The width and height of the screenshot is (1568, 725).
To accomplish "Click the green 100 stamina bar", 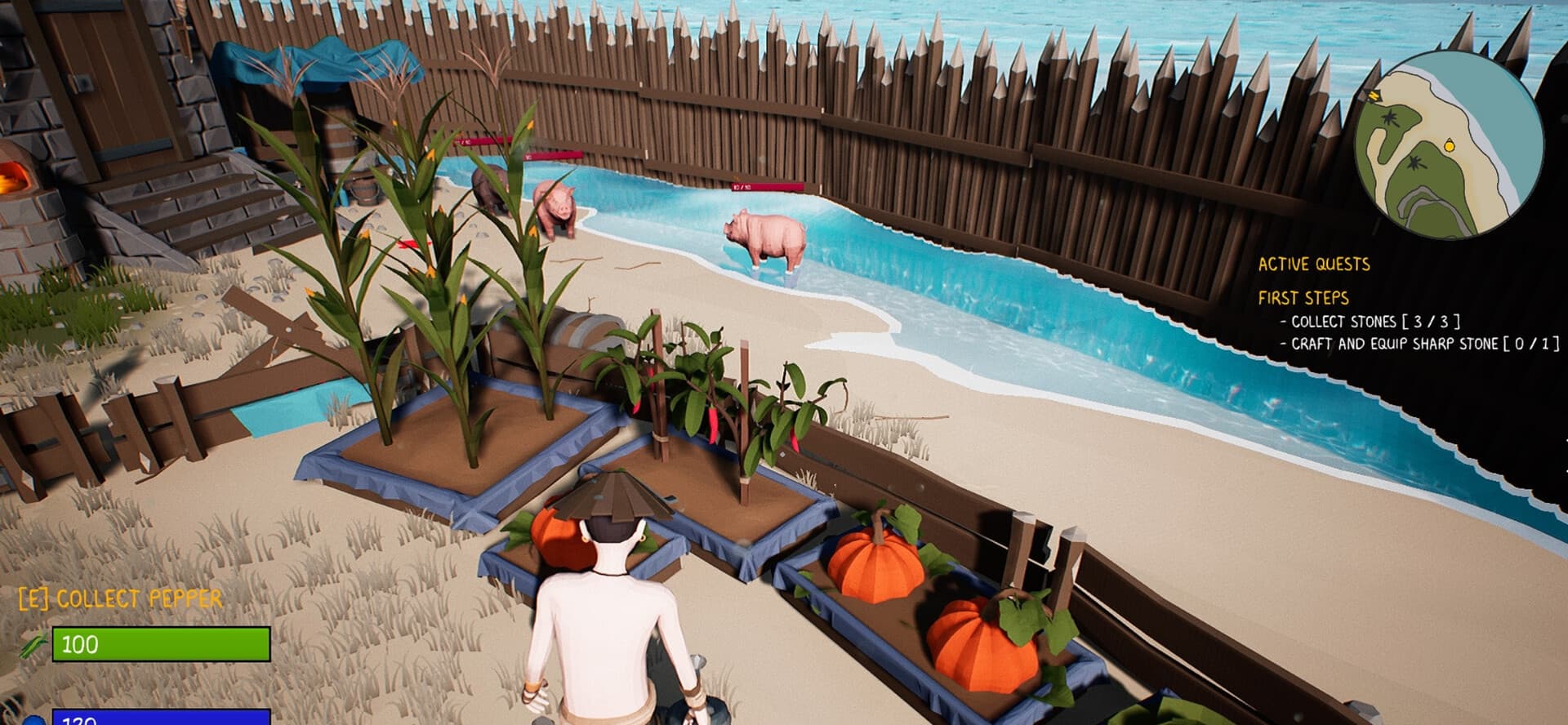I will (163, 645).
